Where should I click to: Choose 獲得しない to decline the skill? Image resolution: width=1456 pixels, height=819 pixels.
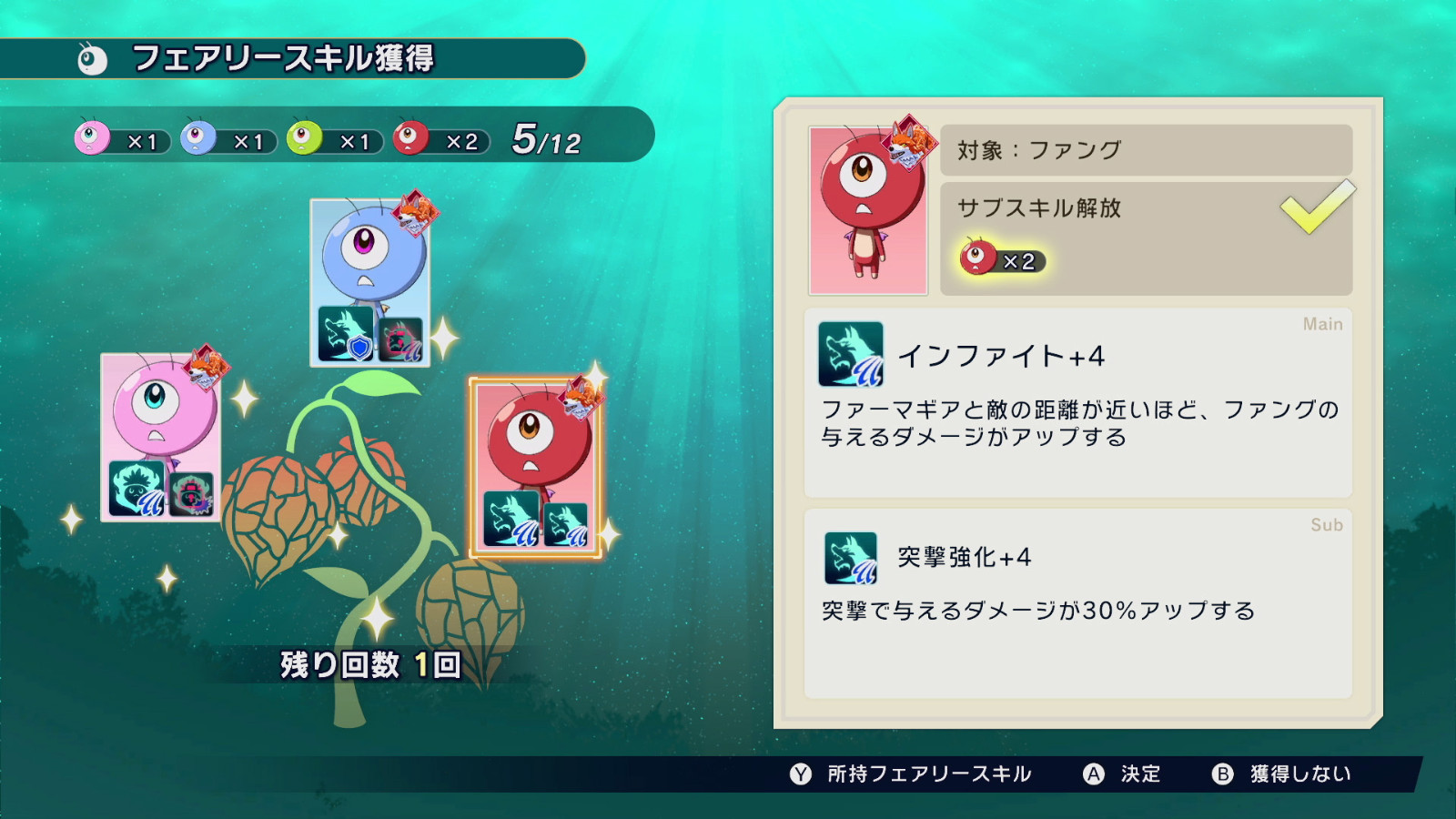pyautogui.click(x=1282, y=774)
